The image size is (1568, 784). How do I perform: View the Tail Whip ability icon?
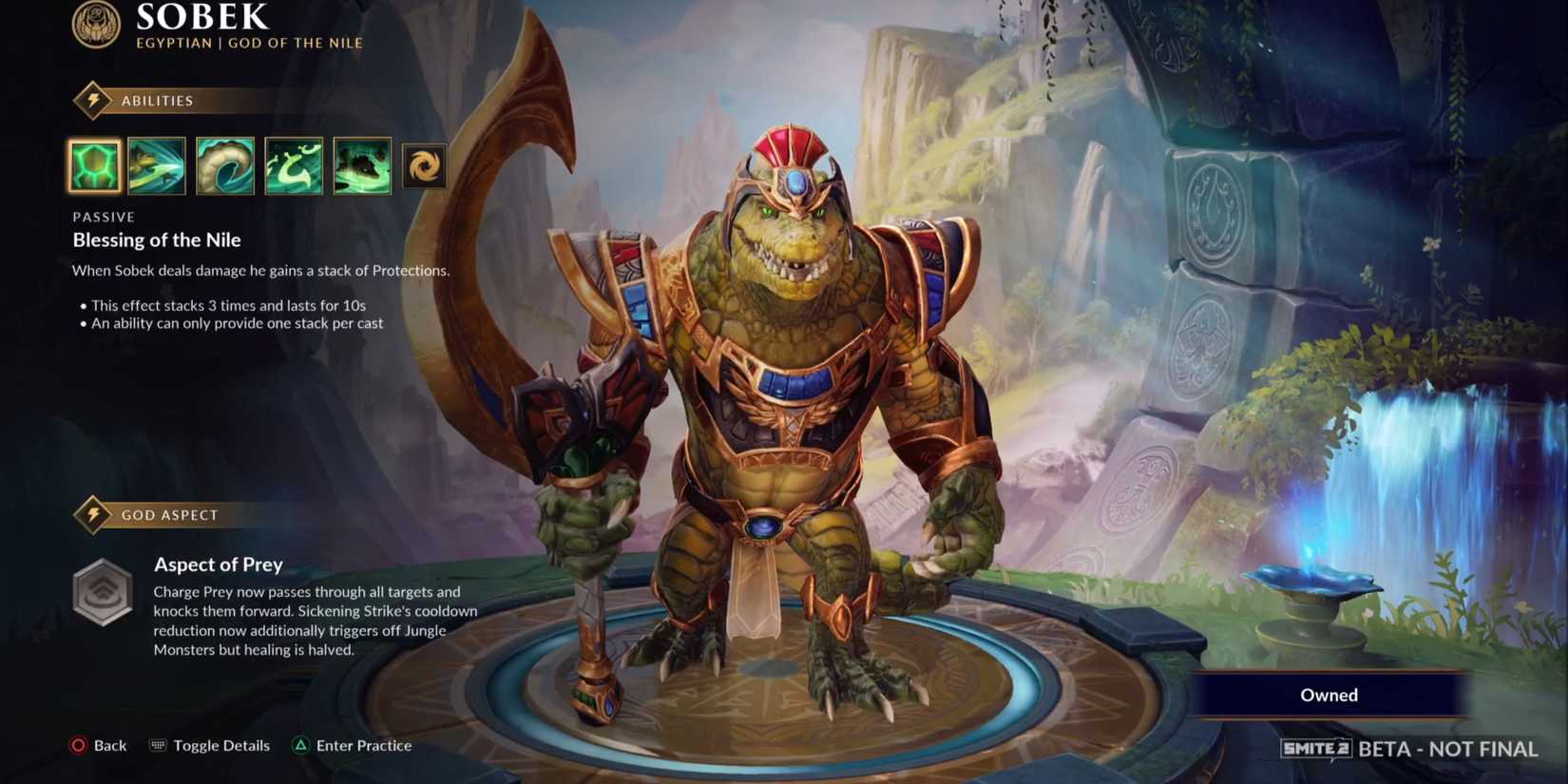point(224,165)
